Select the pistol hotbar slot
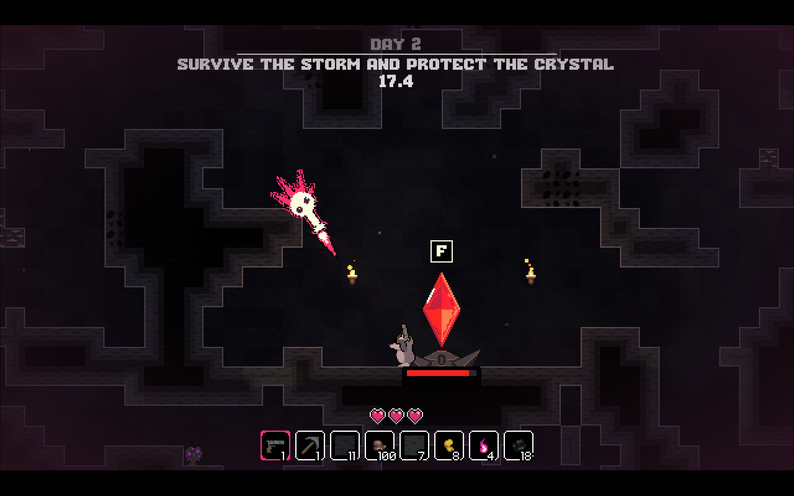The height and width of the screenshot is (496, 794). (275, 445)
